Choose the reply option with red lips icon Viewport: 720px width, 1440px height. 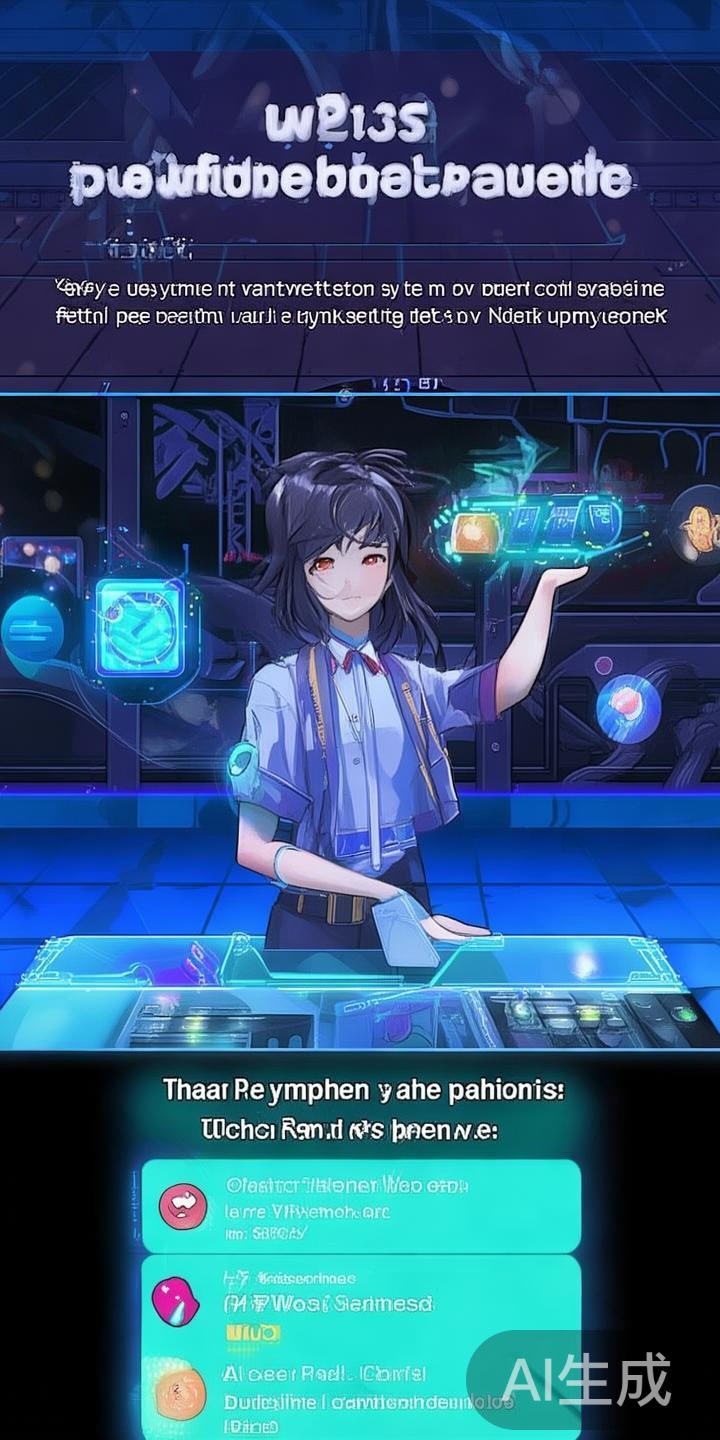(360, 1205)
